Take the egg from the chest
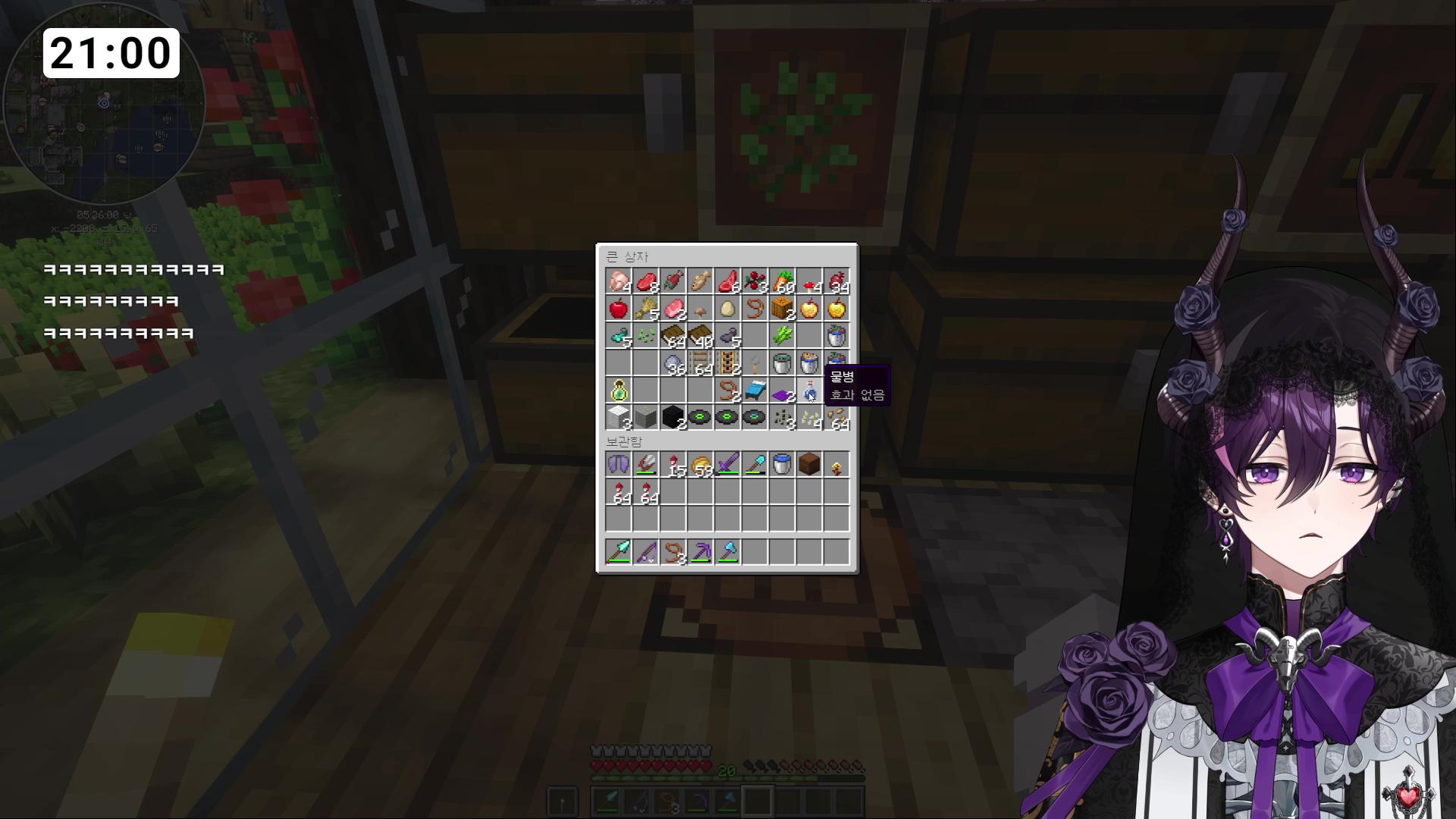The height and width of the screenshot is (819, 1456). (x=727, y=309)
